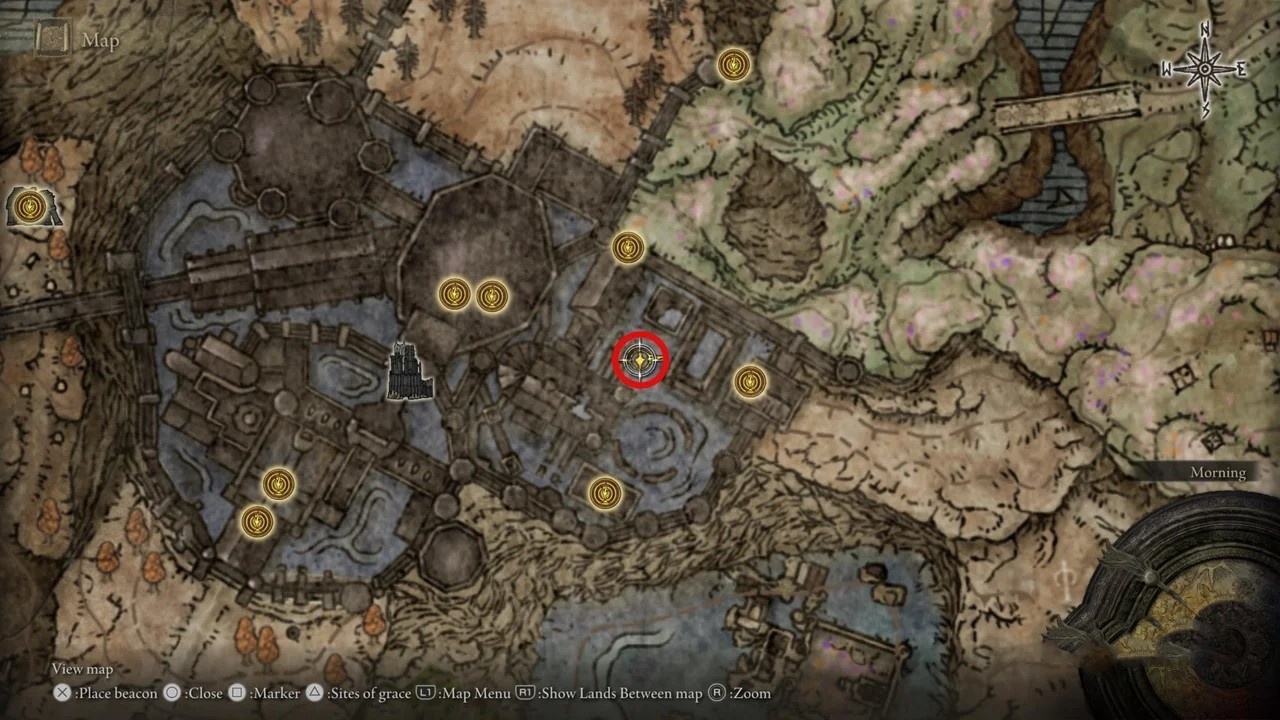The width and height of the screenshot is (1280, 720).
Task: Click the dark ruined tower landmark icon
Action: (x=409, y=371)
